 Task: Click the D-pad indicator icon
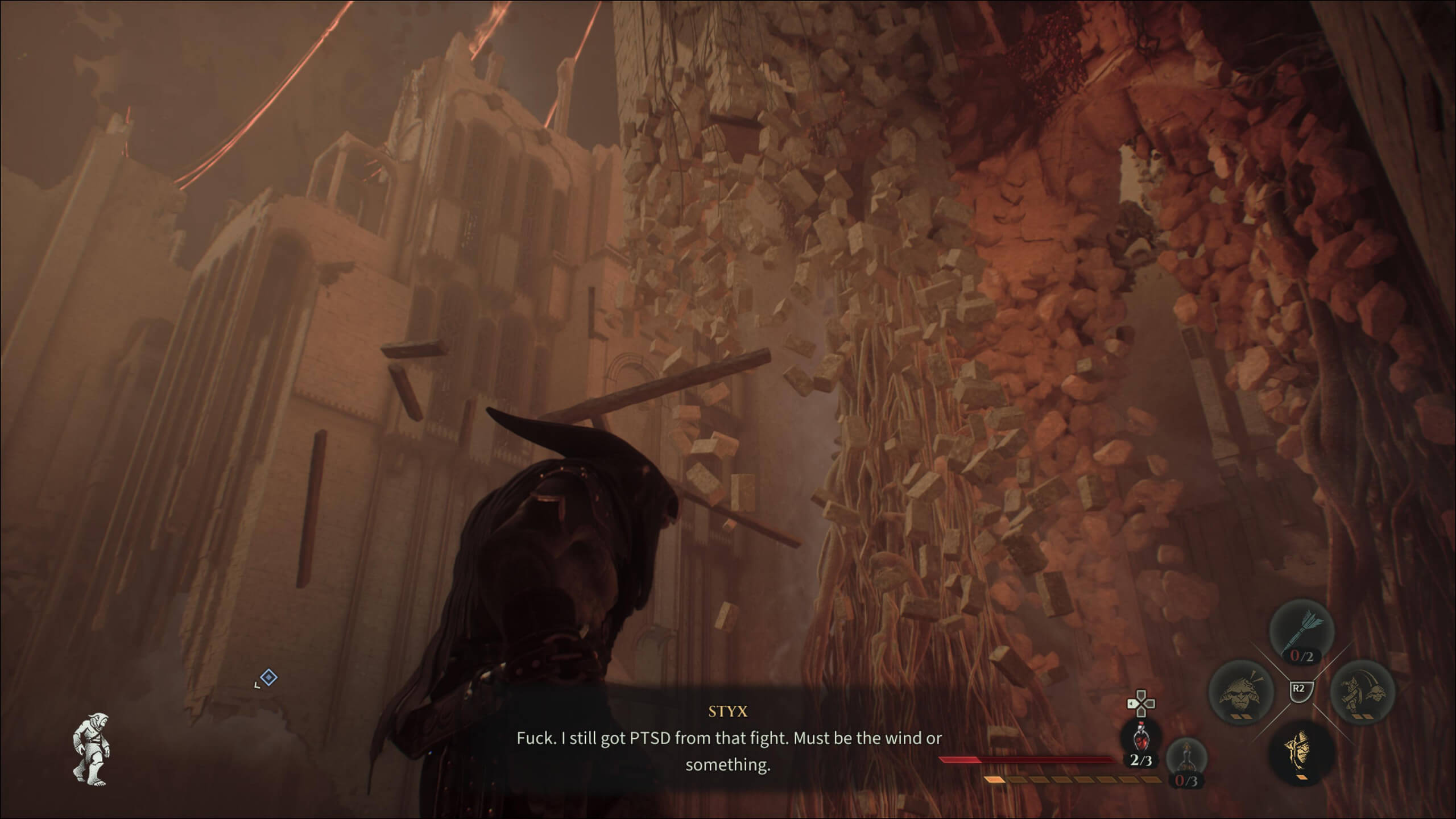pyautogui.click(x=1141, y=703)
